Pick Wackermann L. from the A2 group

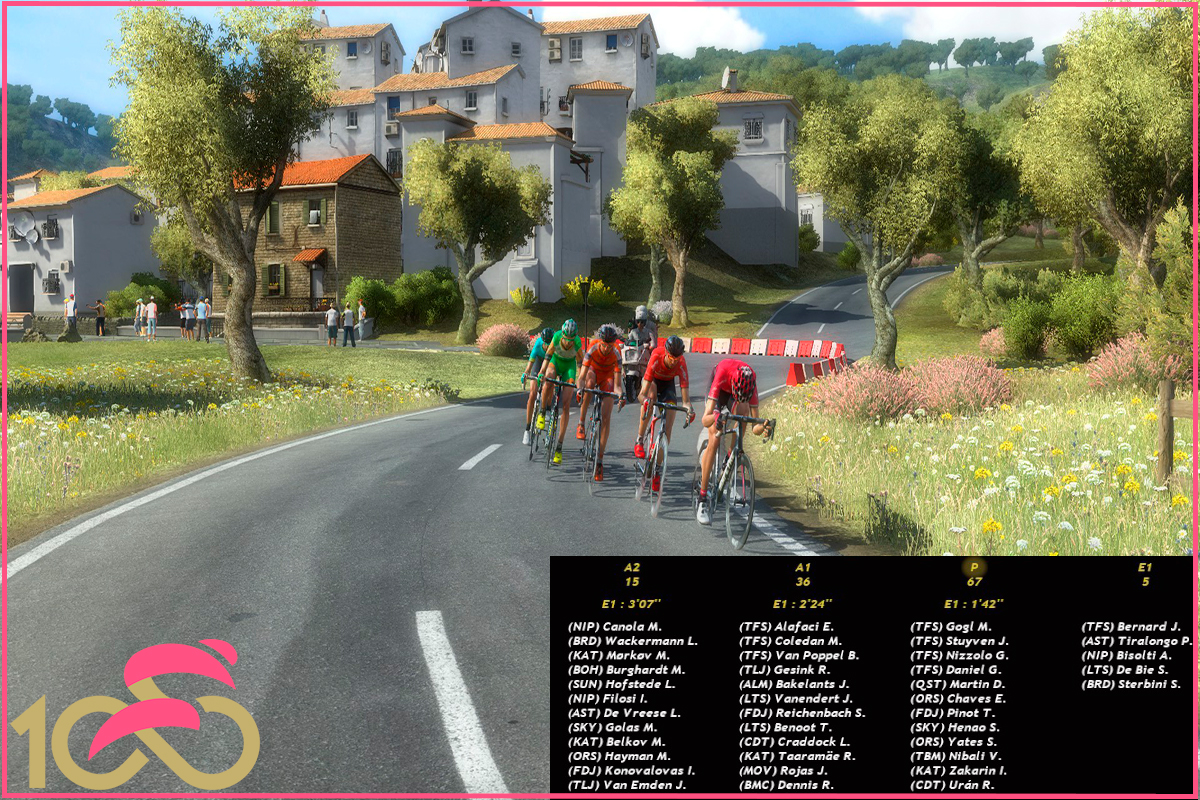(632, 641)
